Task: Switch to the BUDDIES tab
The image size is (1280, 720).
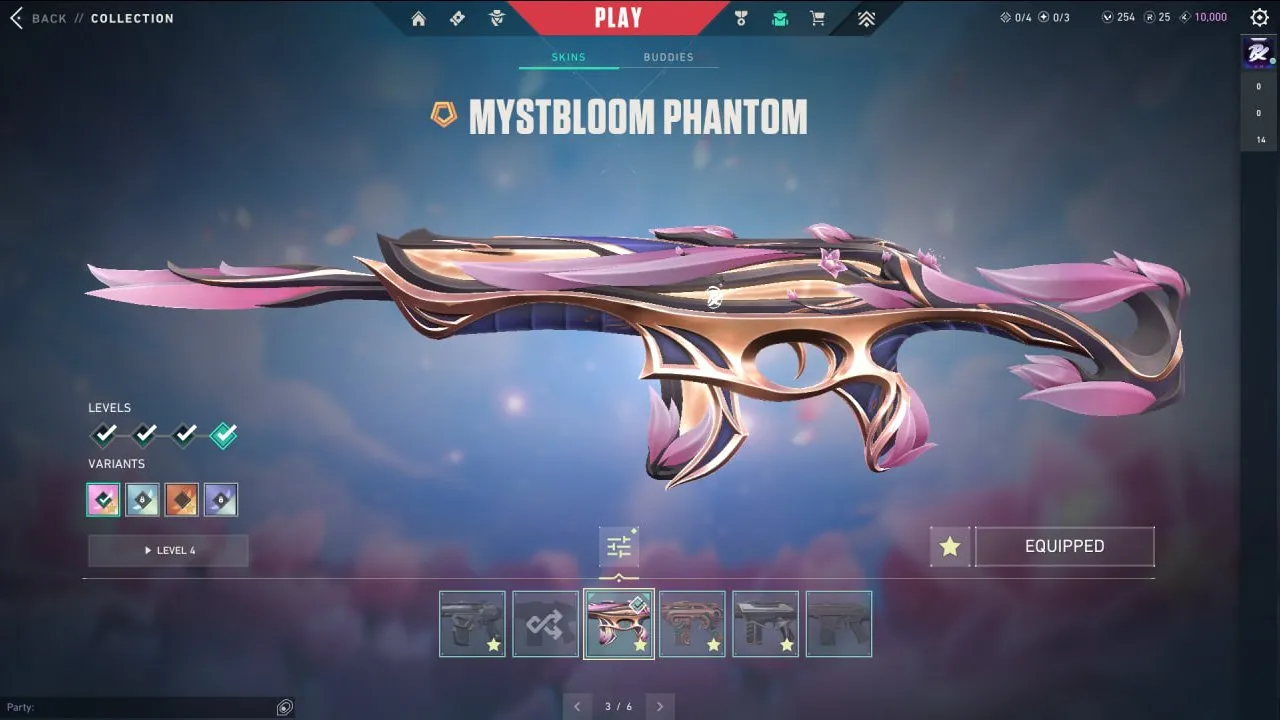Action: pos(669,57)
